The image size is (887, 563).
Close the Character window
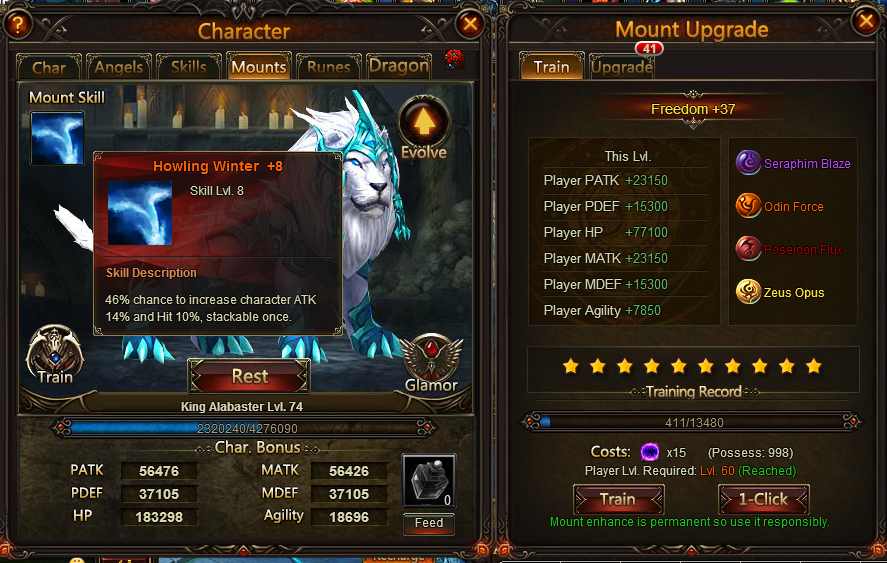(x=470, y=24)
